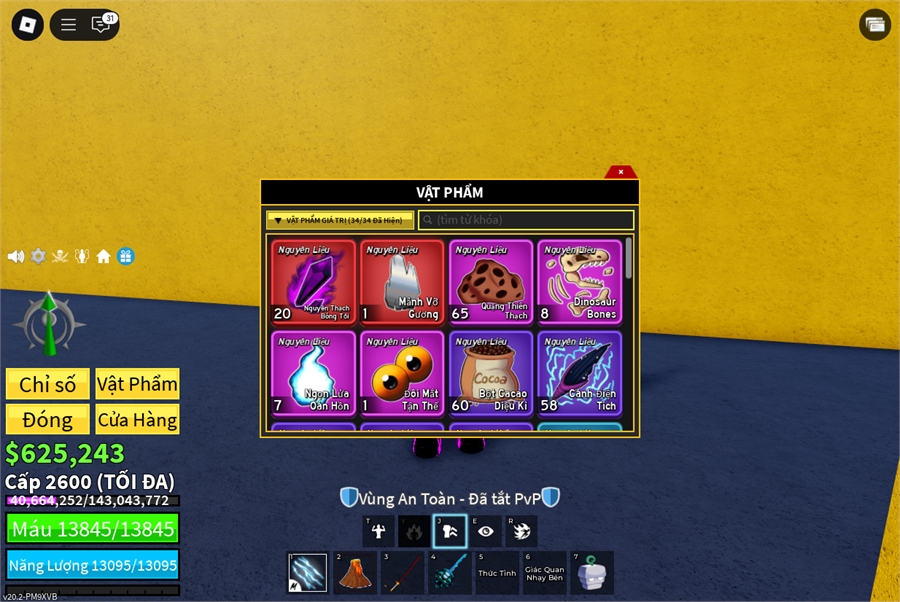Image resolution: width=900 pixels, height=602 pixels.
Task: Select the Cánh Điện Tích item
Action: point(579,373)
